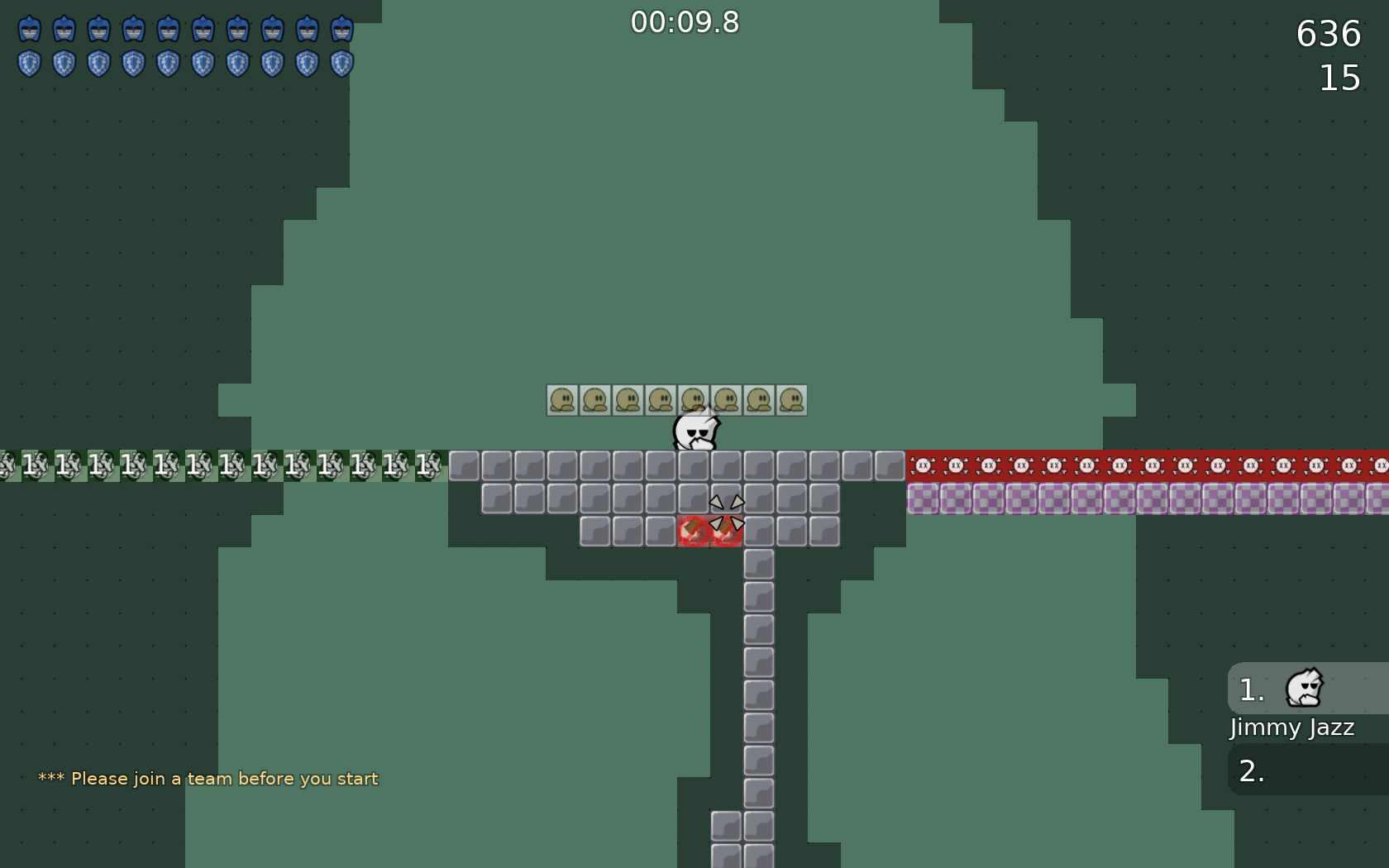Click a gray stone block in the vertical column
Screen dimensions: 1389x868
pyautogui.click(x=757, y=661)
